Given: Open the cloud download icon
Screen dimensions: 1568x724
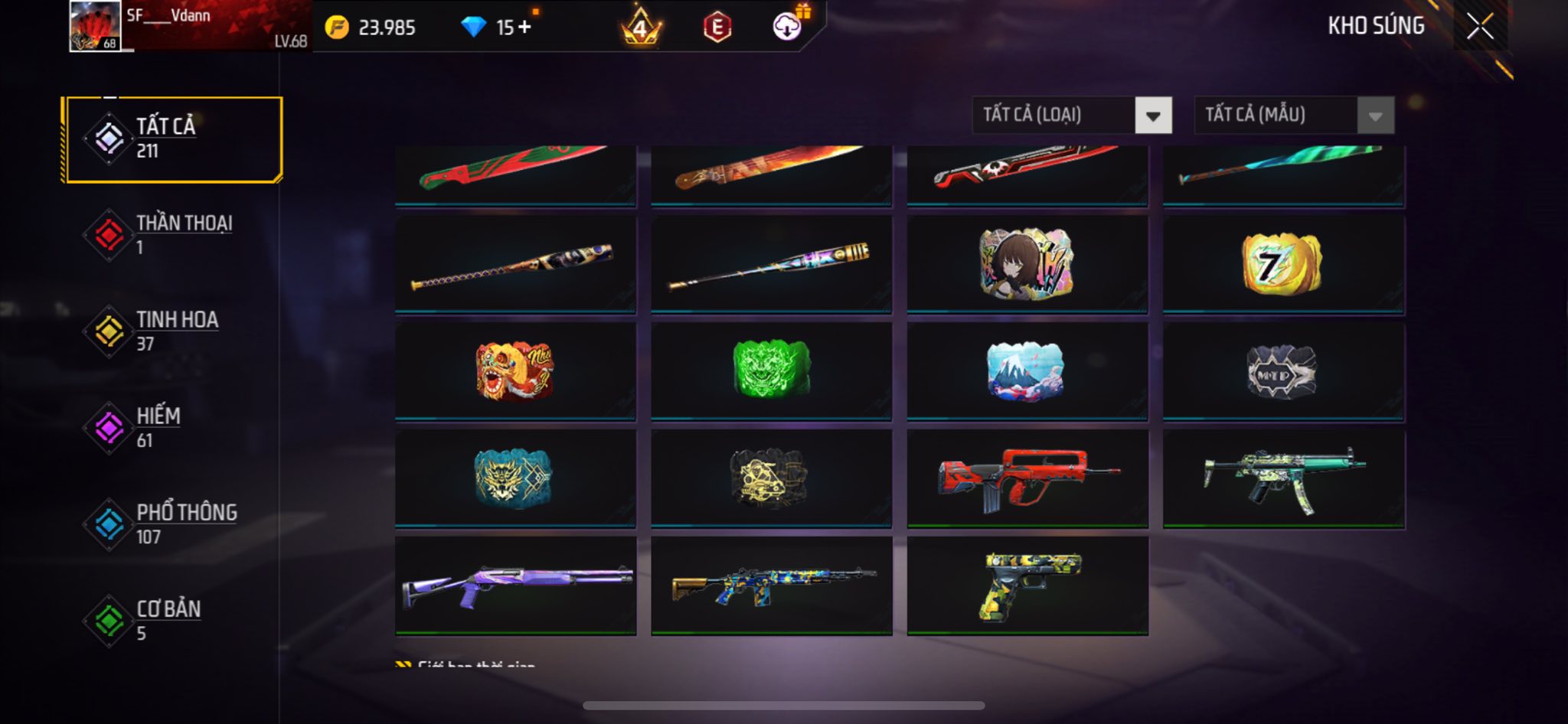Looking at the screenshot, I should click(786, 28).
